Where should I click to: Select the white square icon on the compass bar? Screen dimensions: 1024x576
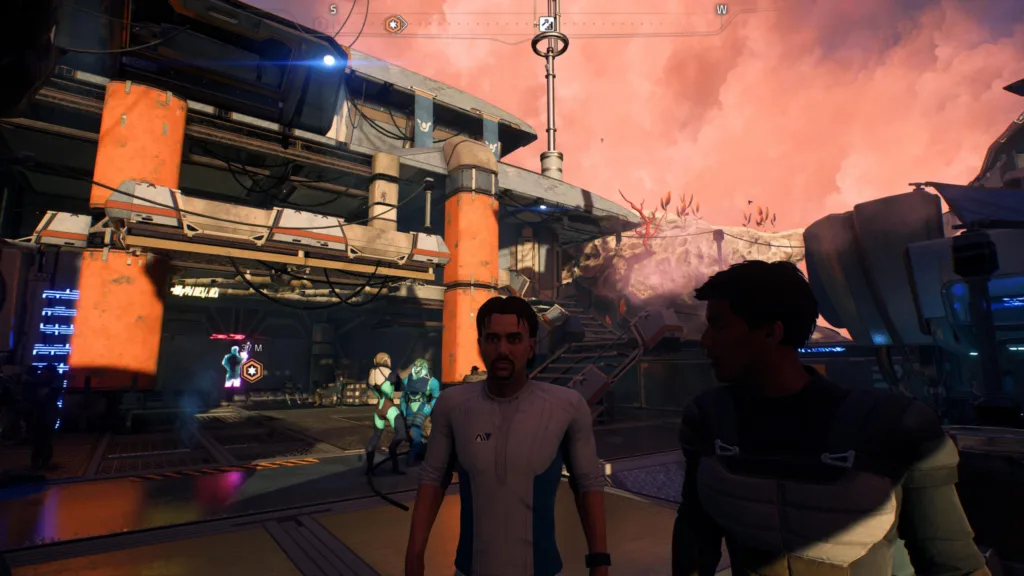tap(547, 24)
